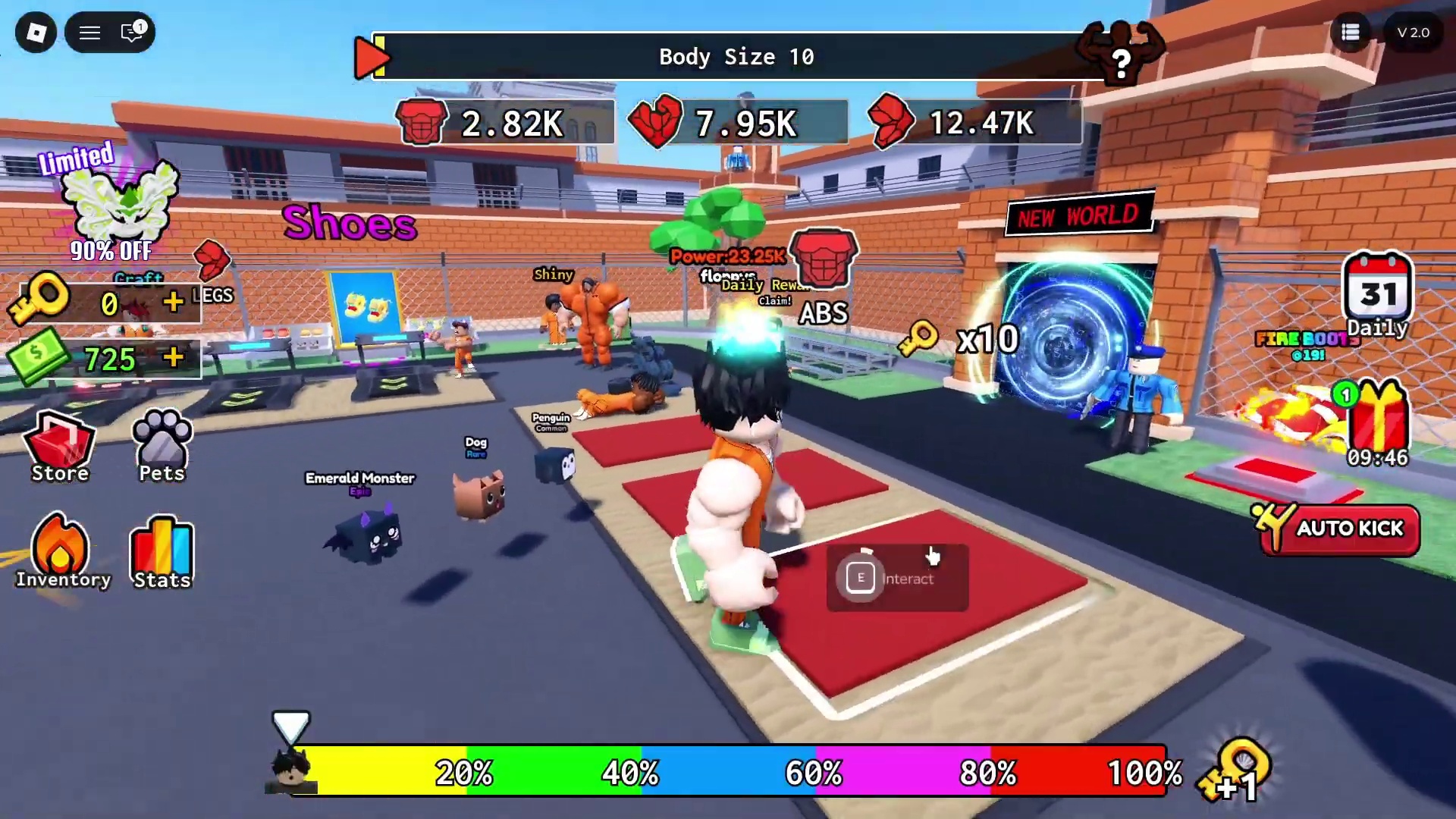Open the Store shop
The height and width of the screenshot is (819, 1456).
click(x=60, y=447)
